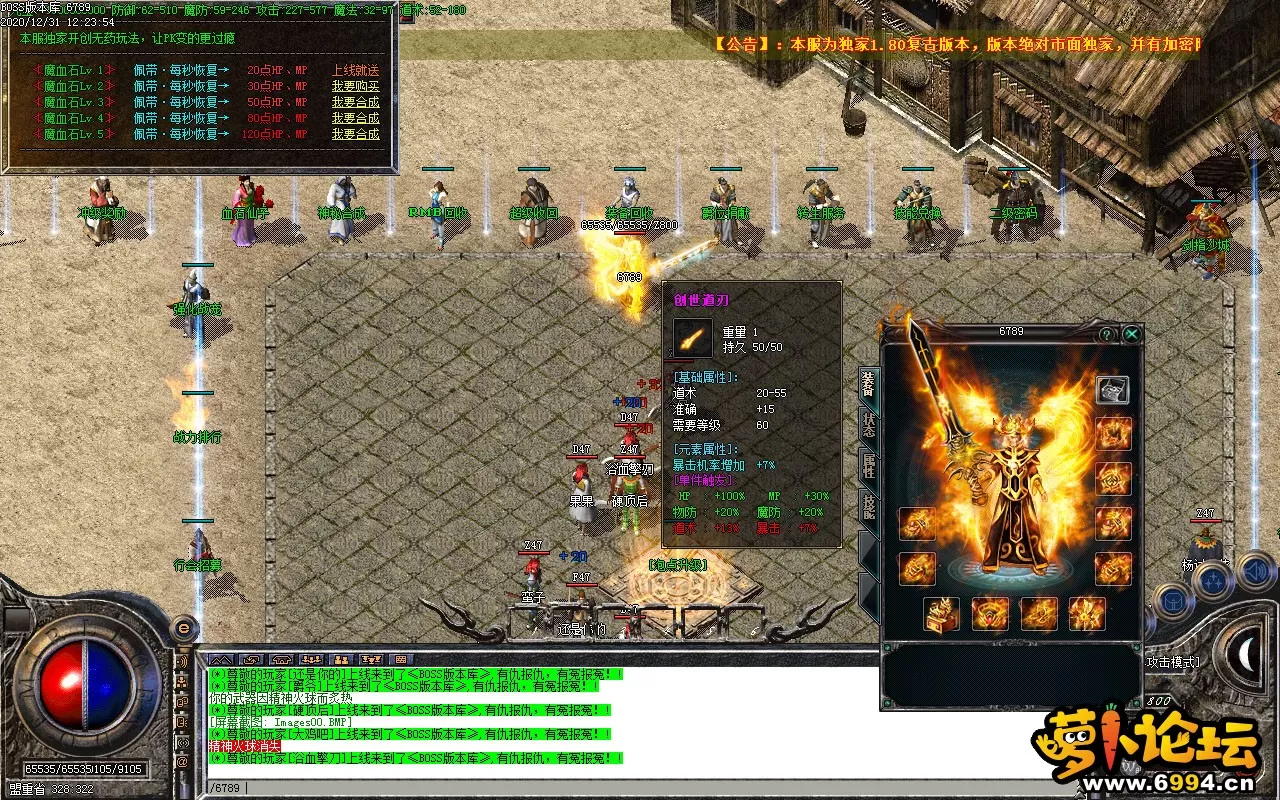Viewport: 1280px width, 800px height.
Task: Close the character equipment panel
Action: (x=1131, y=334)
